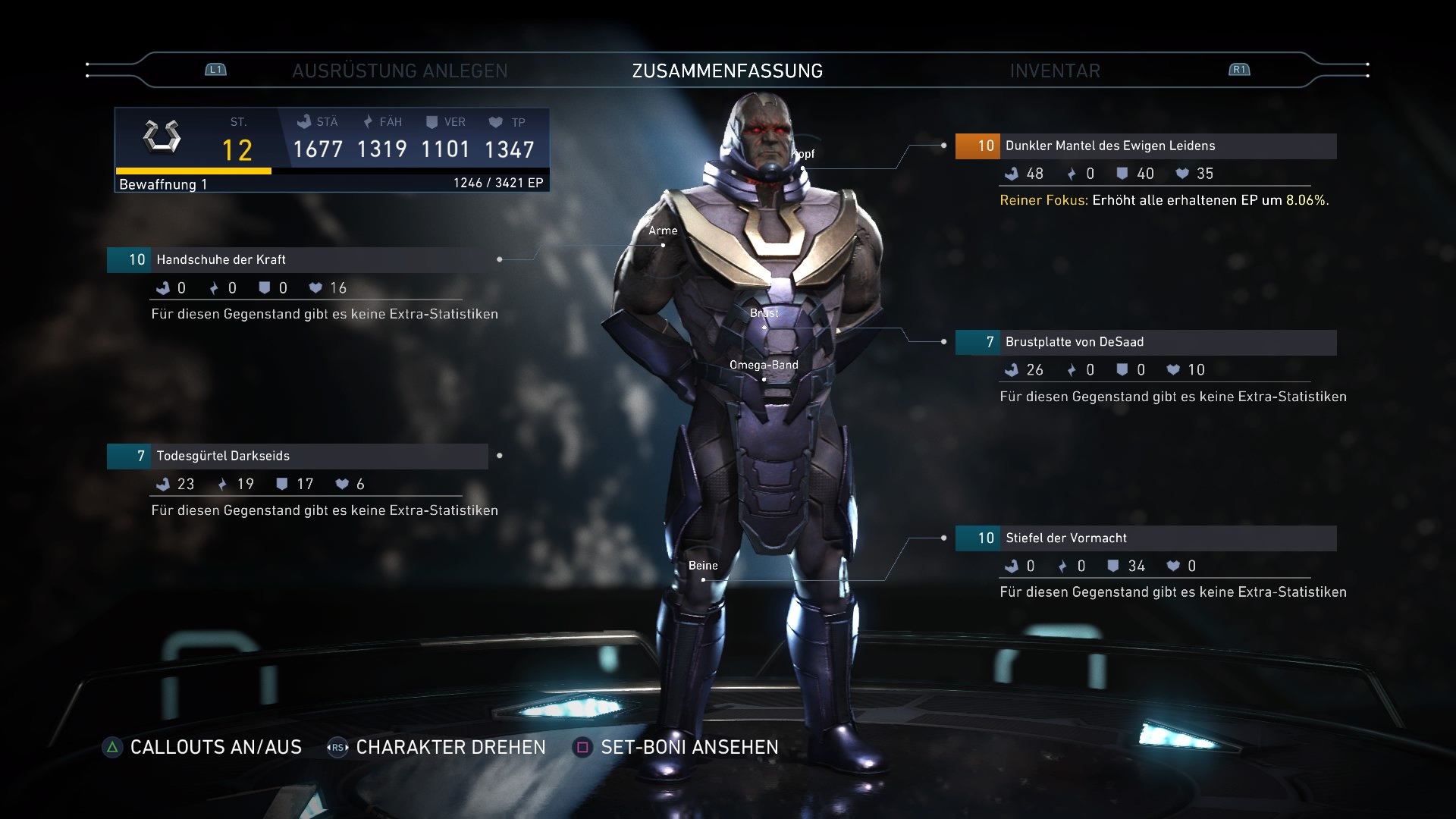Open the AUSRÜSTUNG ANLEGEN tab
The width and height of the screenshot is (1456, 819).
(x=400, y=71)
